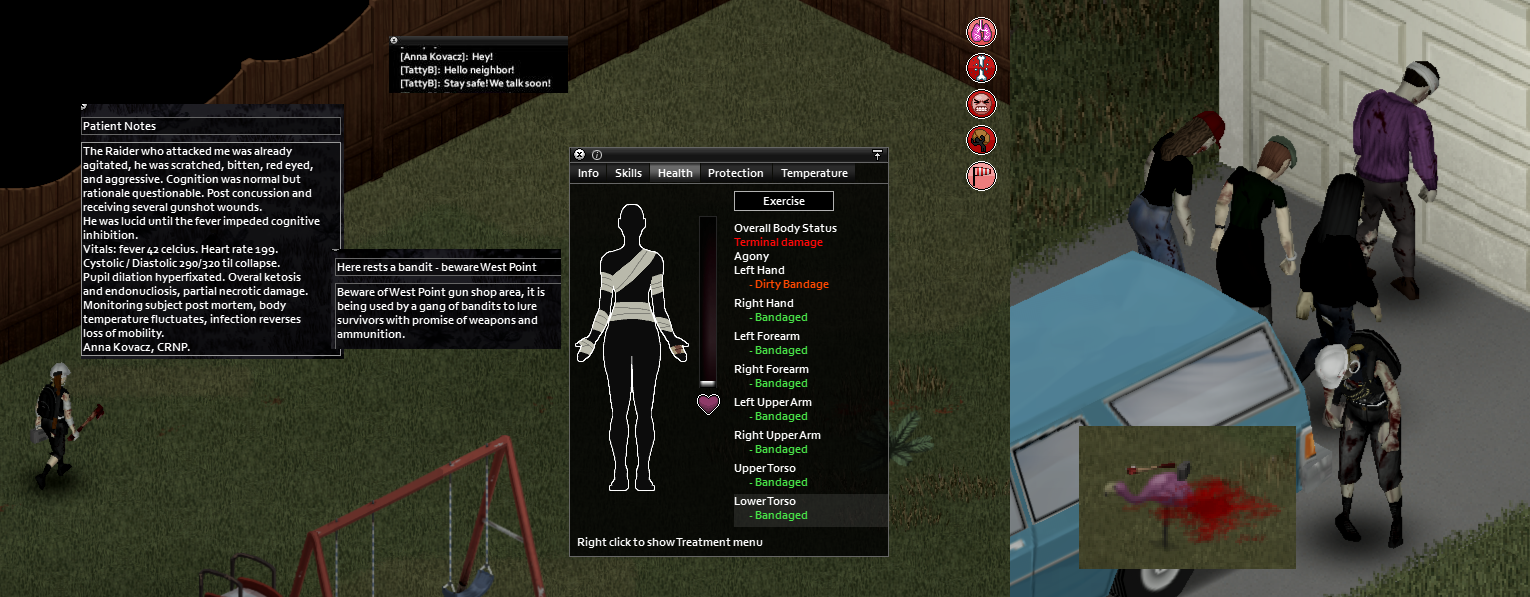Show the Protection tab
This screenshot has height=597, width=1530.
point(735,173)
